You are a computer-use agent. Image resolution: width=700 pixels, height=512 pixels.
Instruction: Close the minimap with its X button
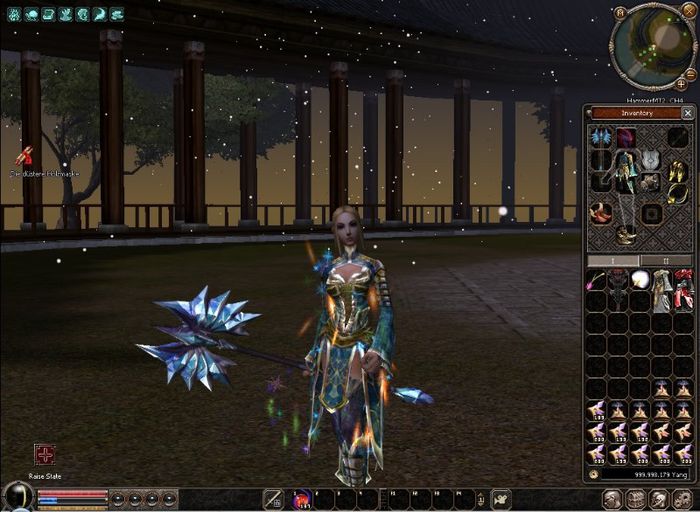coord(691,13)
